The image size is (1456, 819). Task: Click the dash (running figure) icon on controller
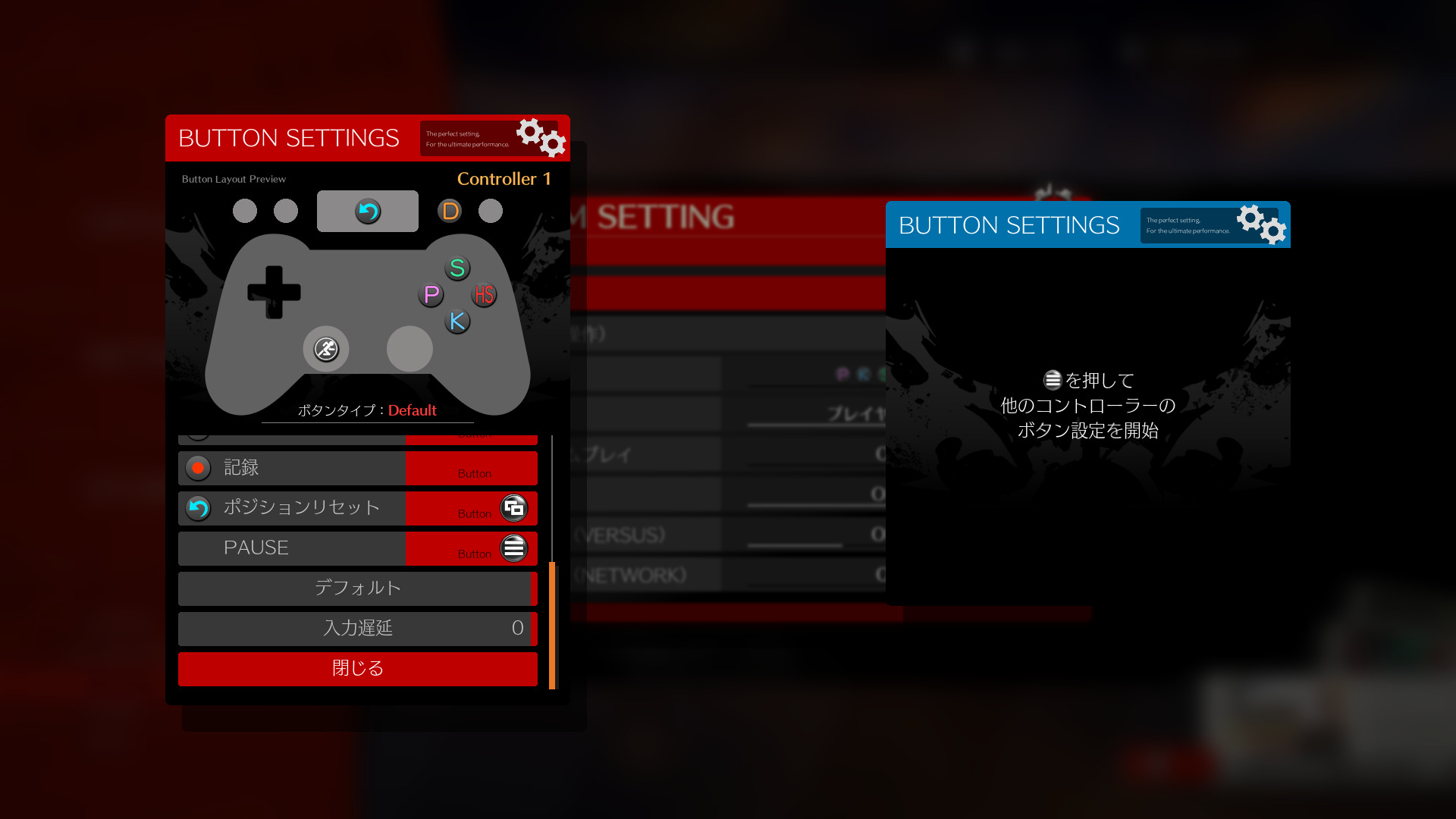coord(325,349)
